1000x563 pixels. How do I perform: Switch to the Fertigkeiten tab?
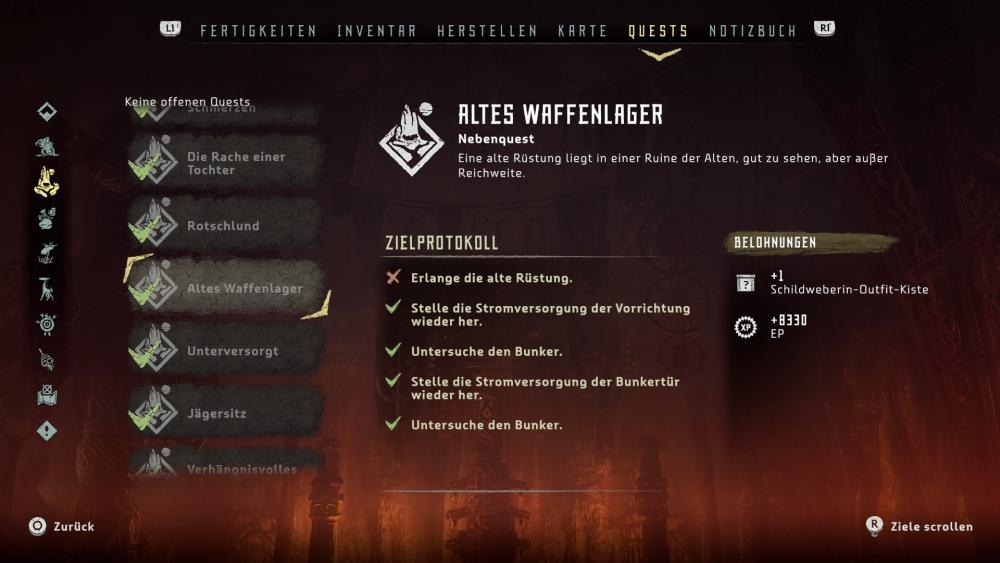(258, 31)
